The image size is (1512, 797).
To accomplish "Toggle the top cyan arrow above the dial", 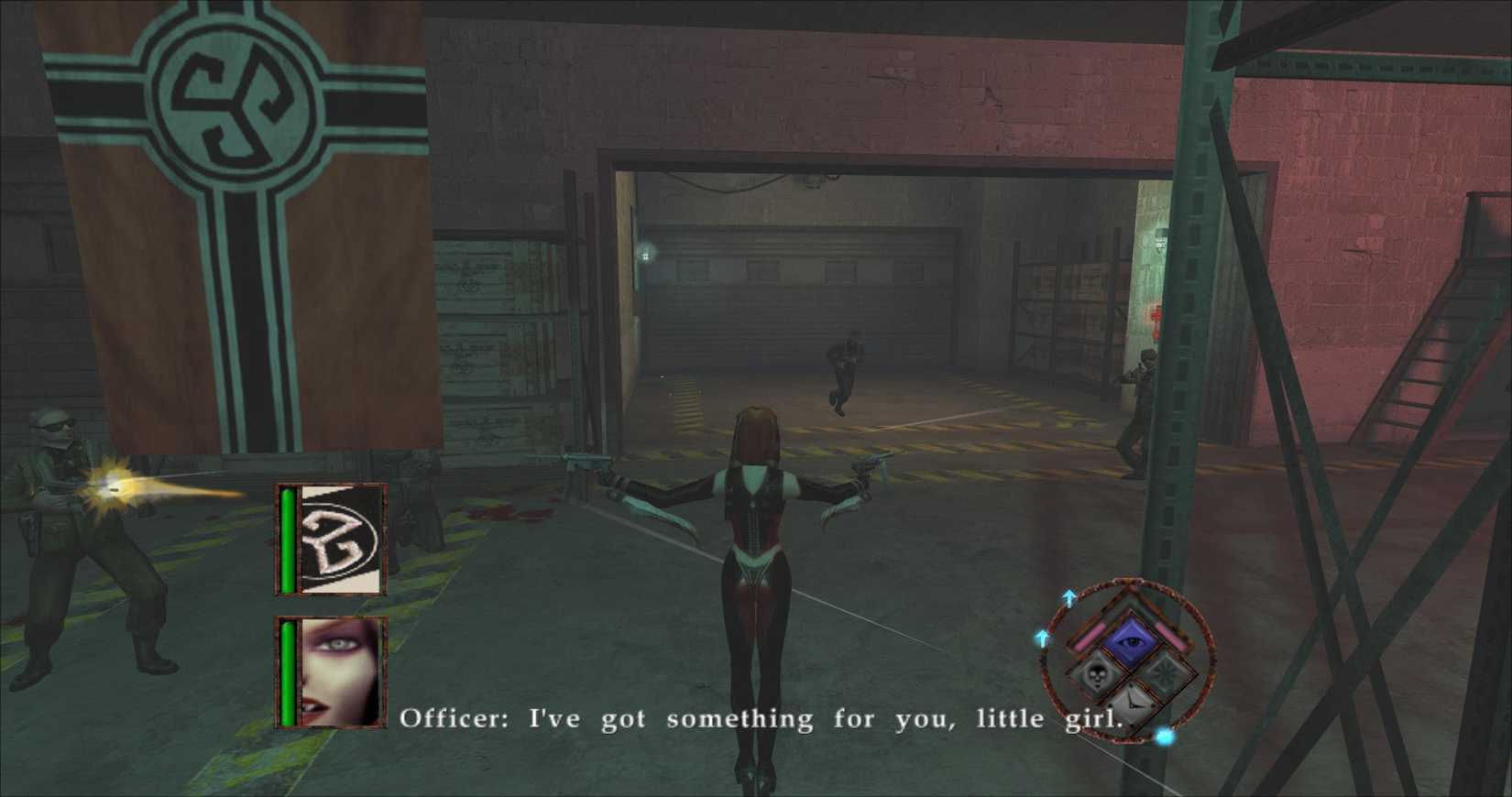I will point(1069,596).
